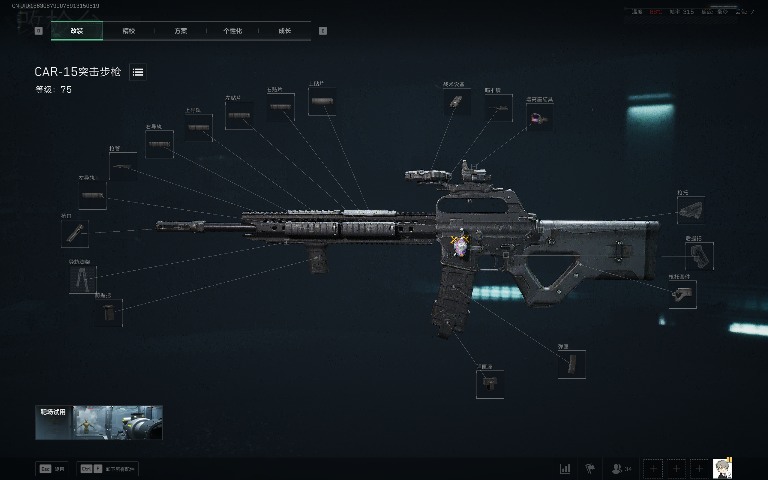Open the 方案 loadout plans tab
768x480 pixels.
[x=180, y=31]
